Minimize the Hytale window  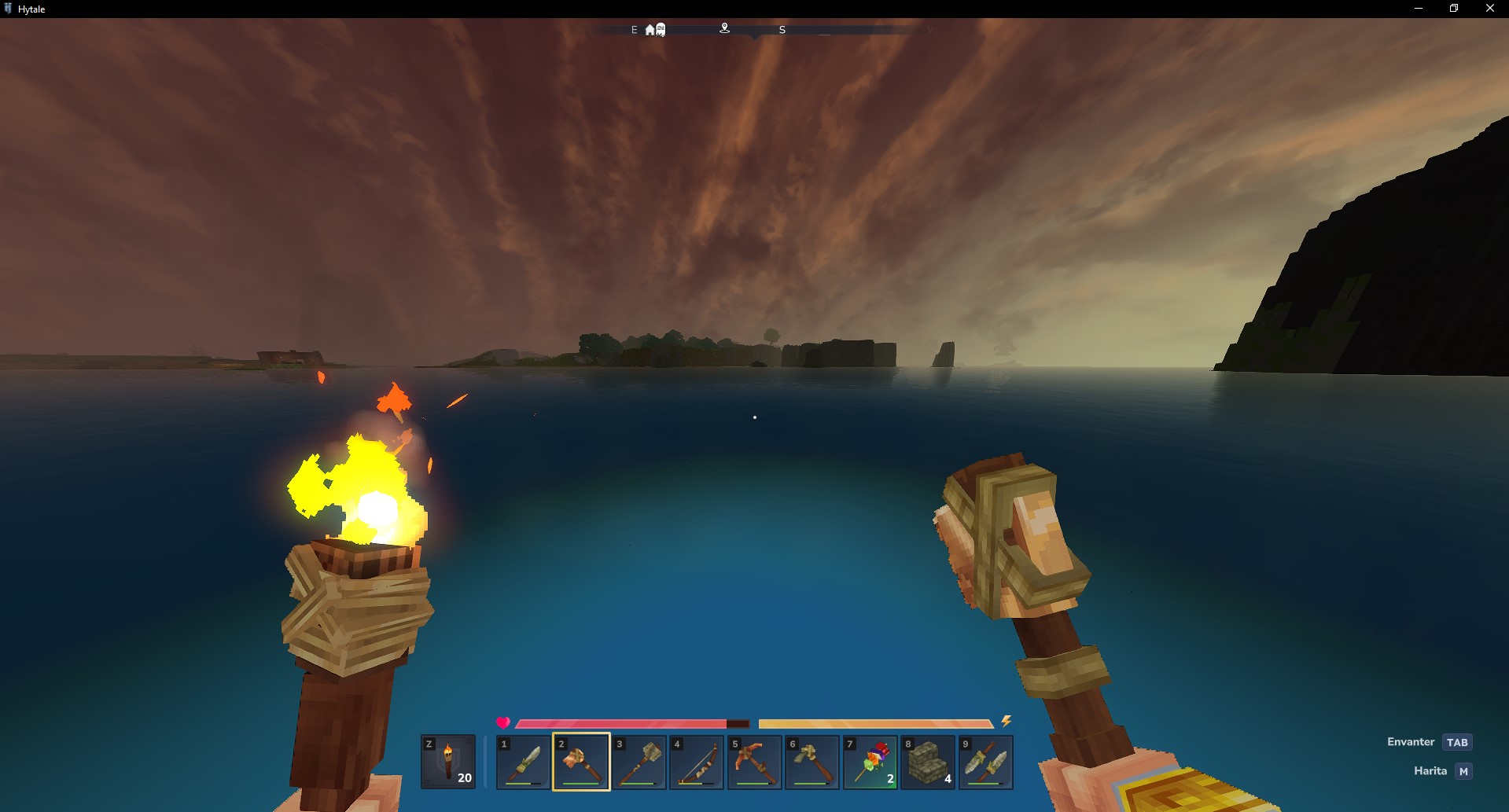click(x=1419, y=9)
